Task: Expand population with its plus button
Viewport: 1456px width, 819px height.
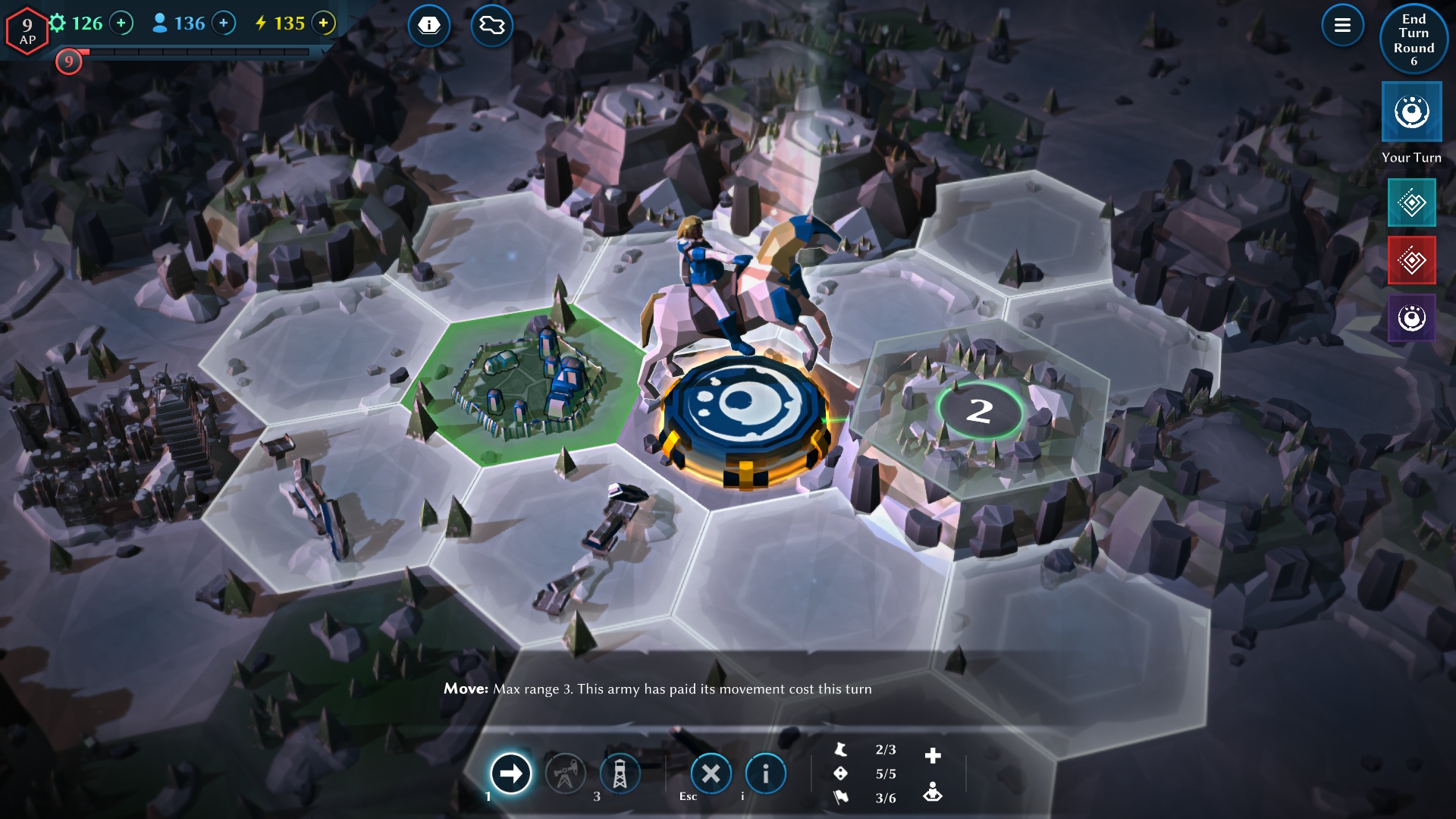Action: (x=222, y=24)
